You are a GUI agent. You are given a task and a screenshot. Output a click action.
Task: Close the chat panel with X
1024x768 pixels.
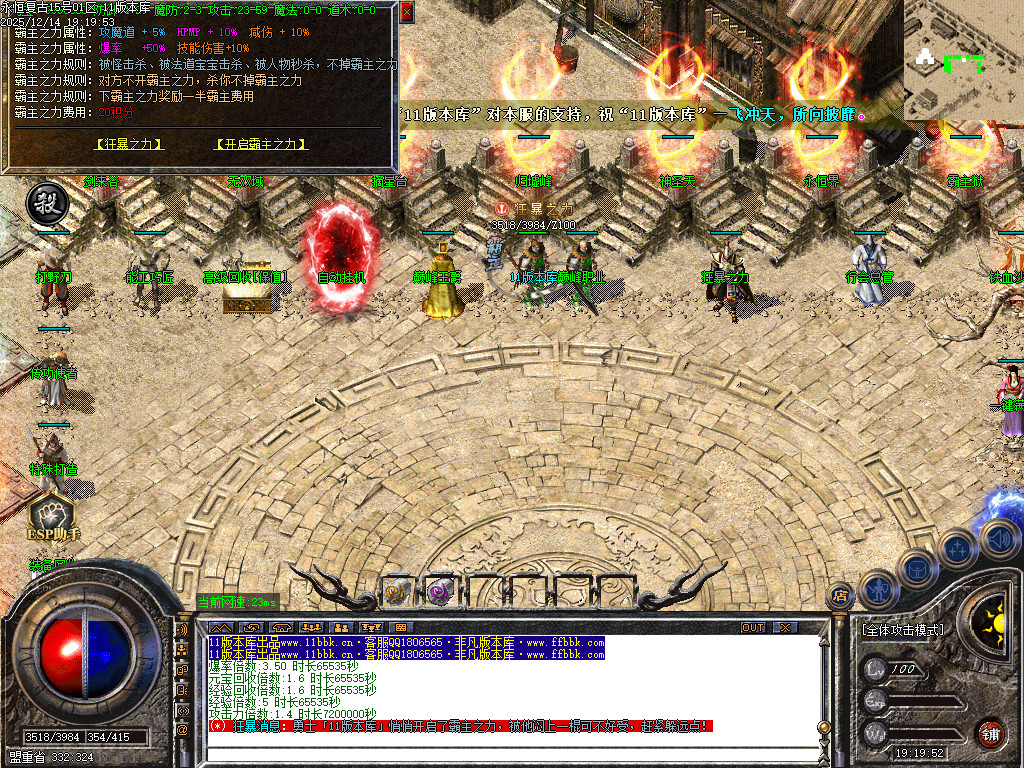(786, 627)
